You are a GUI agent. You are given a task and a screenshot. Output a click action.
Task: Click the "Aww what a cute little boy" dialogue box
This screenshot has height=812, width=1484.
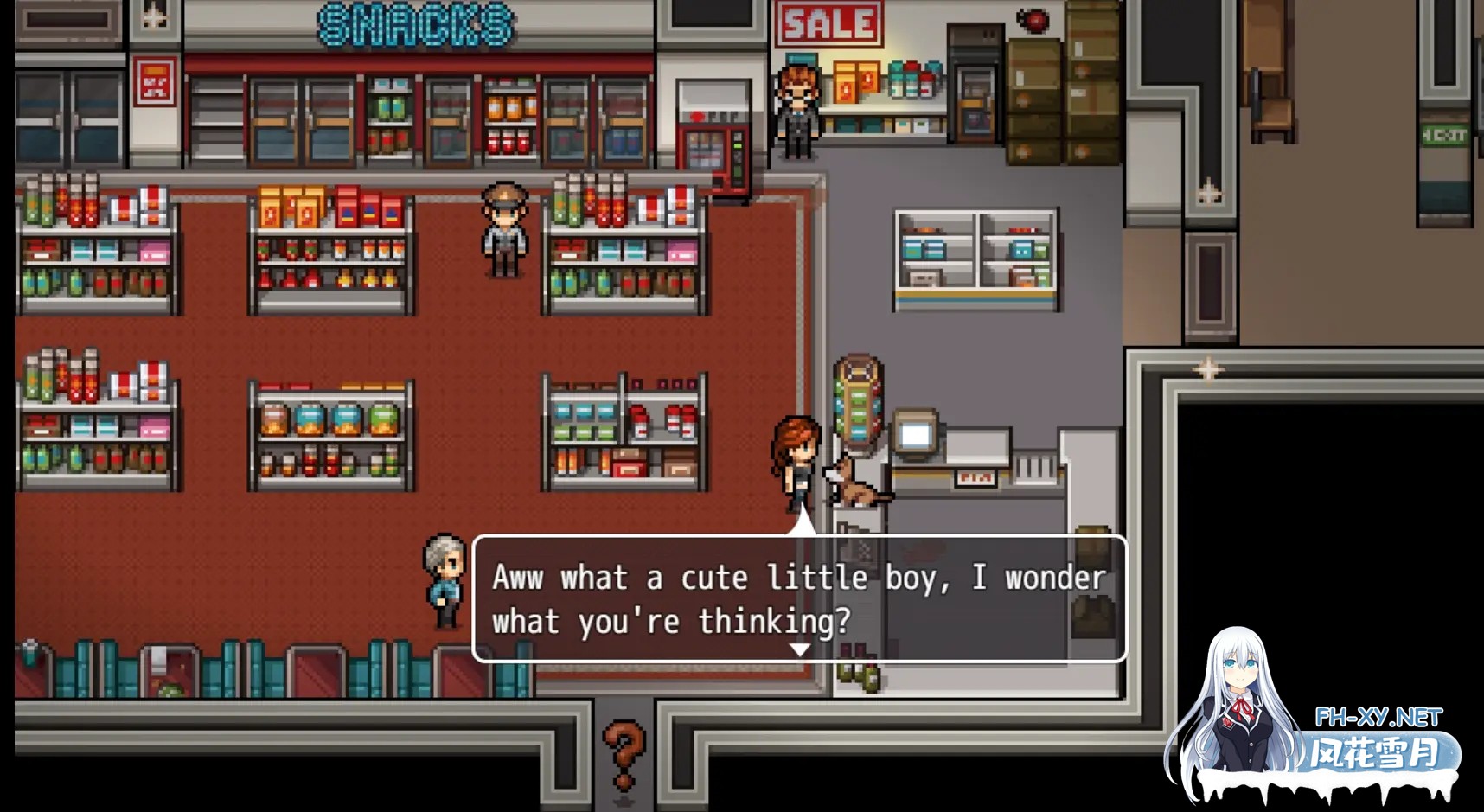click(x=799, y=598)
